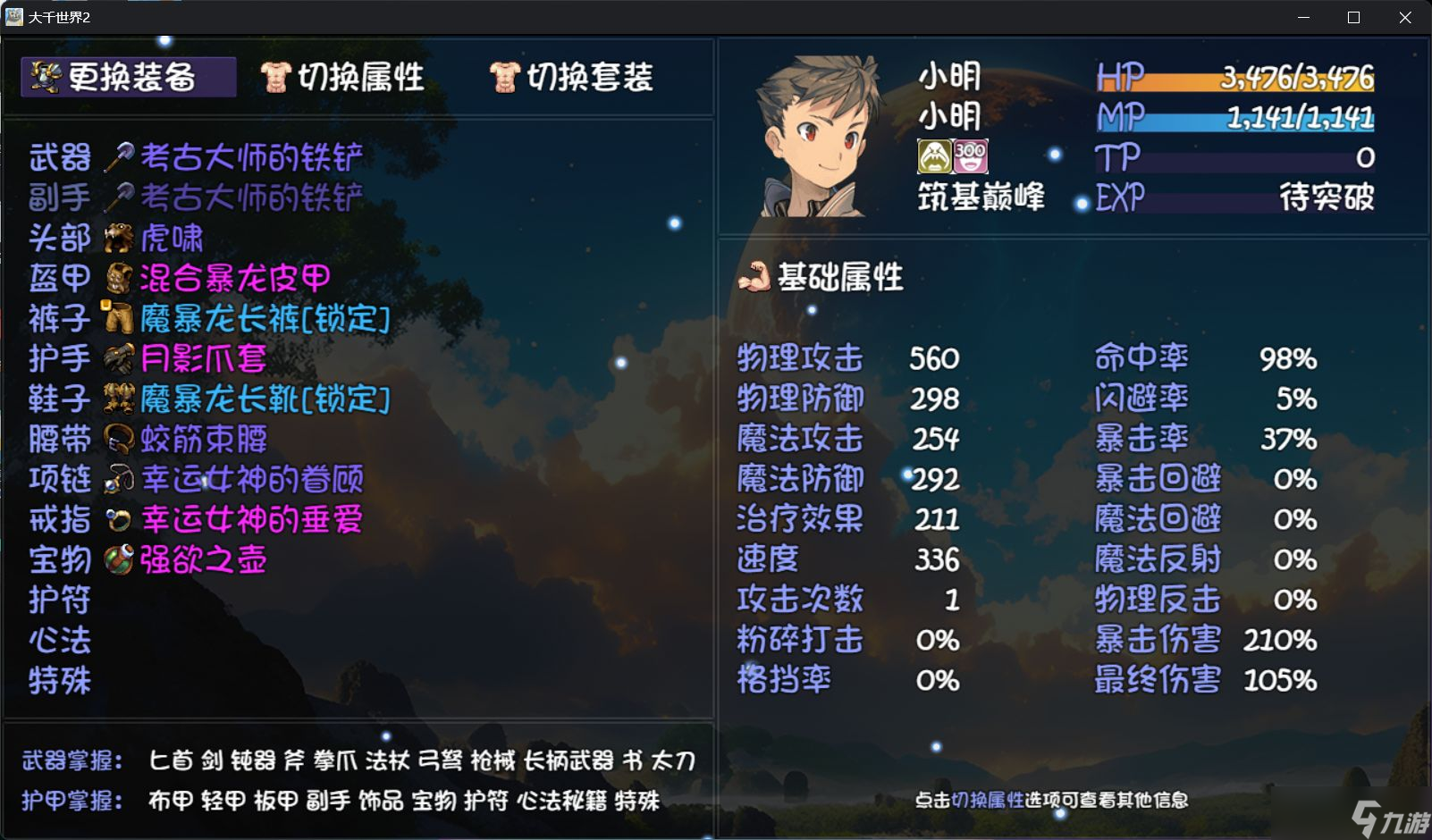Click the muscle icon next to 基础属性
The image size is (1432, 840).
[756, 278]
